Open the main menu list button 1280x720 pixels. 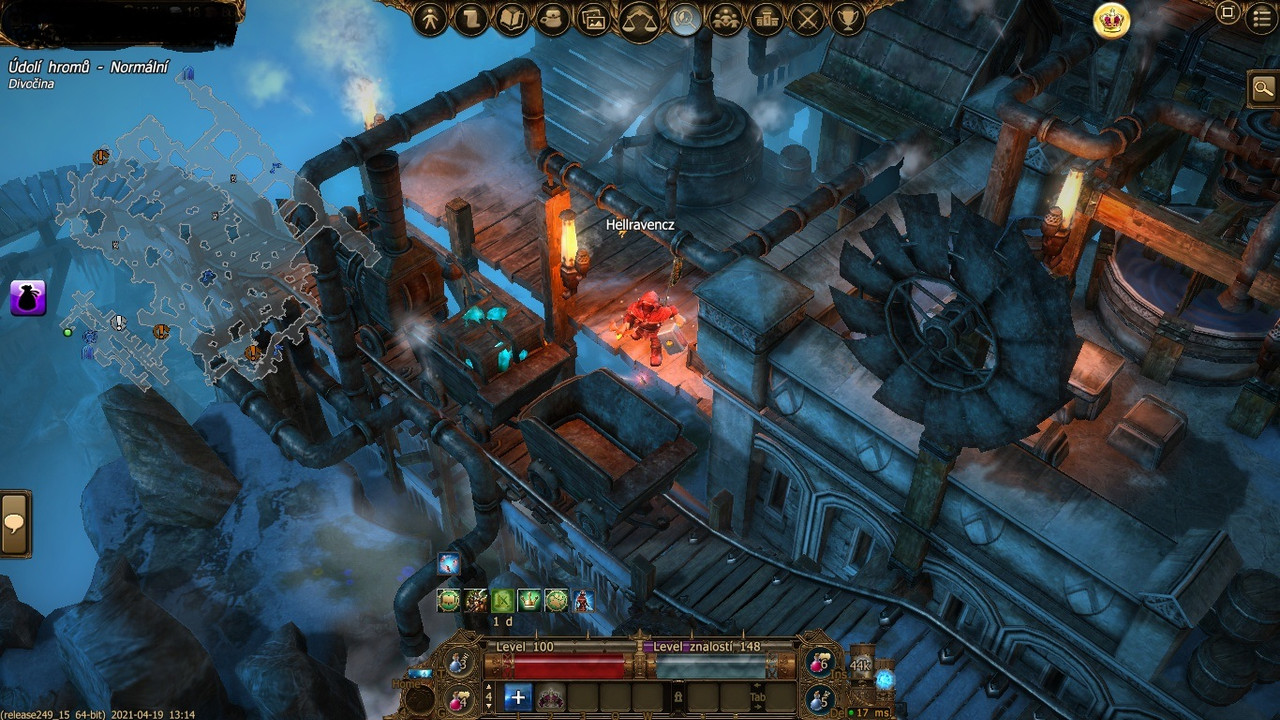(x=1262, y=18)
